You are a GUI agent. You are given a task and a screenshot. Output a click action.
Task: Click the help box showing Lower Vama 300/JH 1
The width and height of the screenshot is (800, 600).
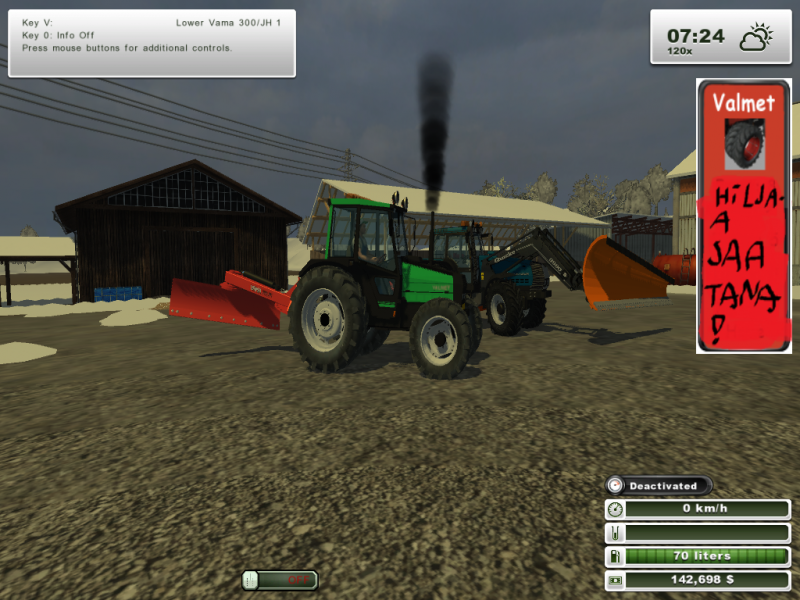pyautogui.click(x=152, y=42)
